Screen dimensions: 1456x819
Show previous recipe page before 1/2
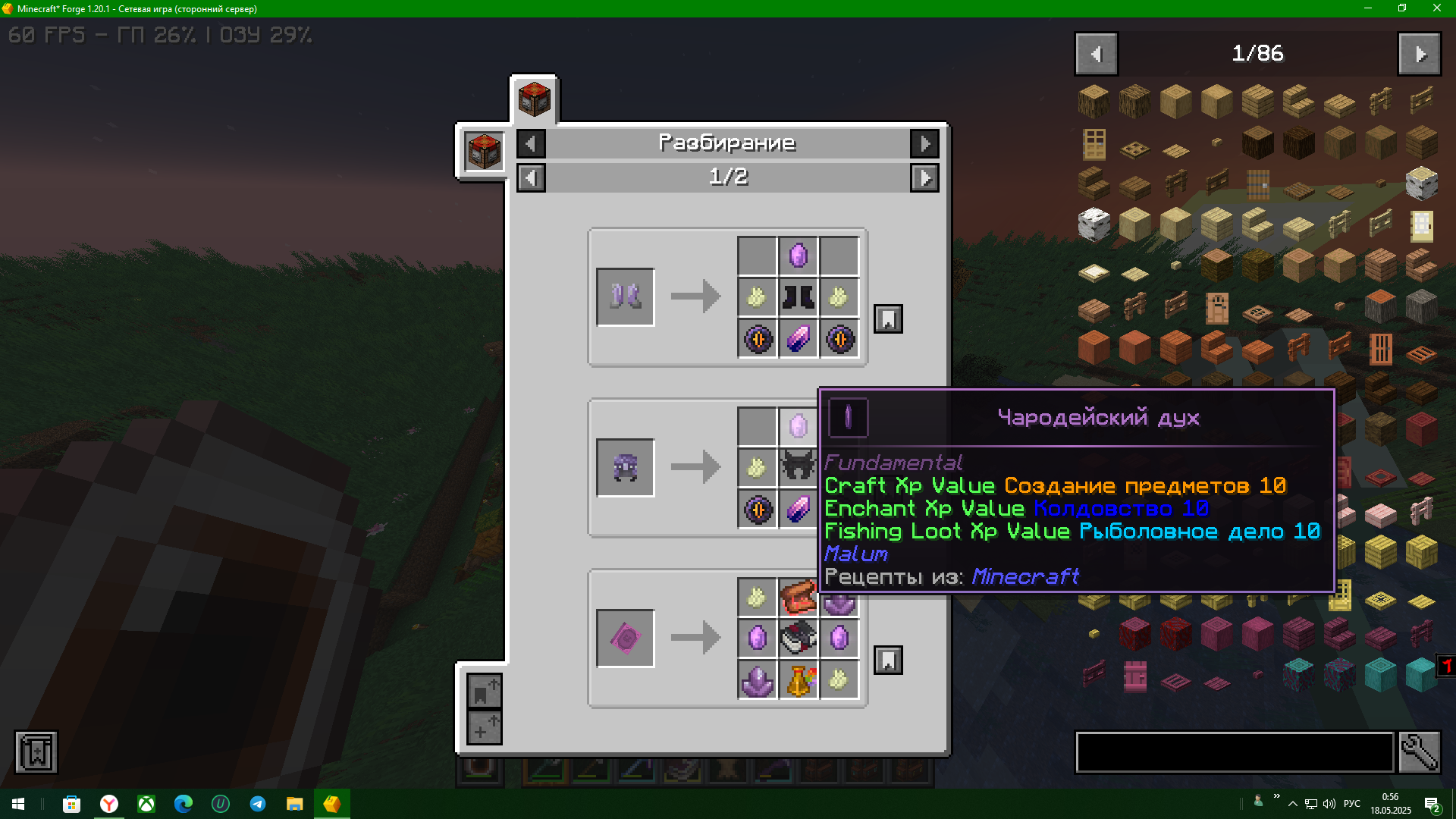[x=531, y=178]
